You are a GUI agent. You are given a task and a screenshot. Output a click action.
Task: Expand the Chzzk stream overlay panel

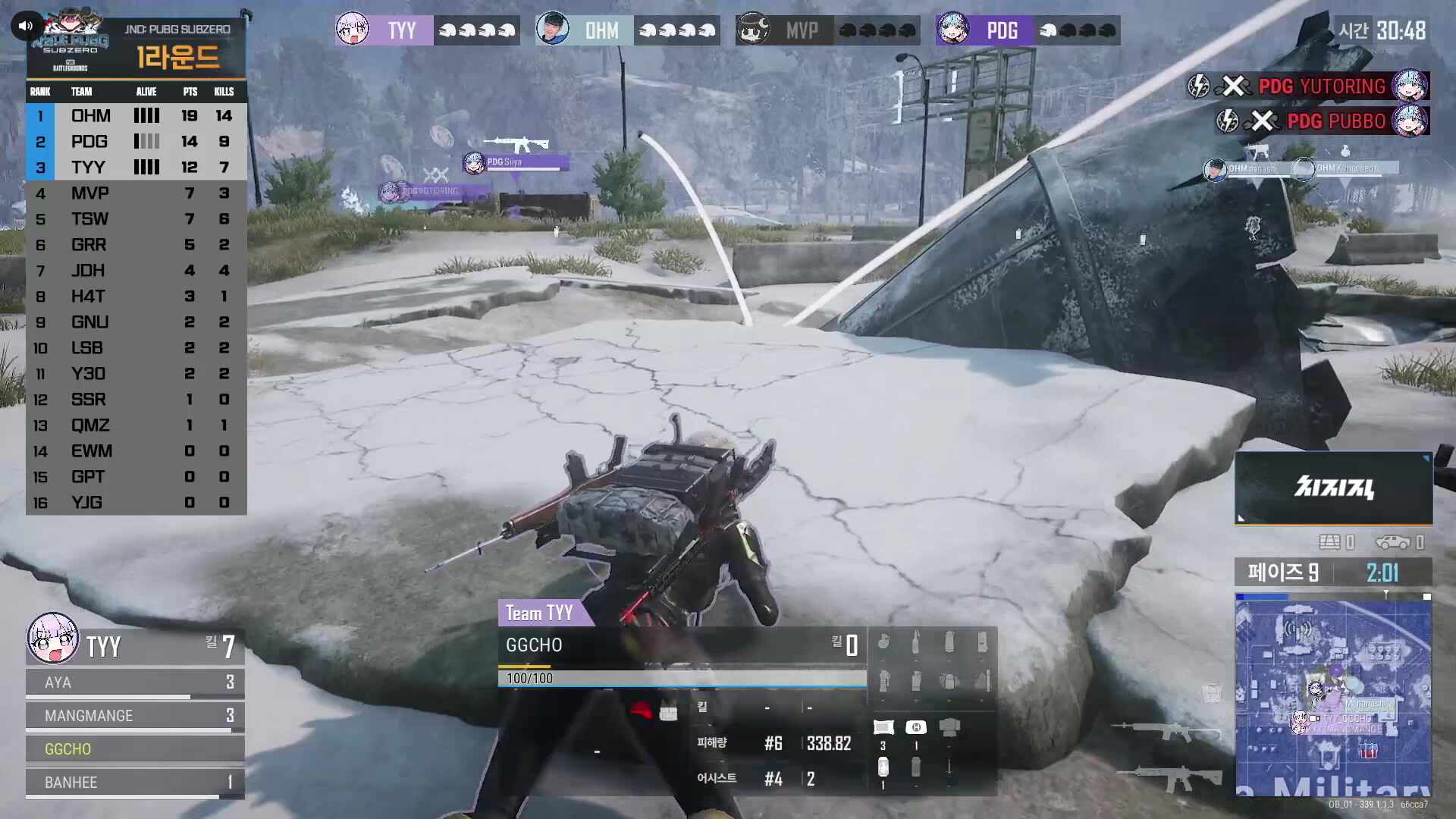point(1332,488)
